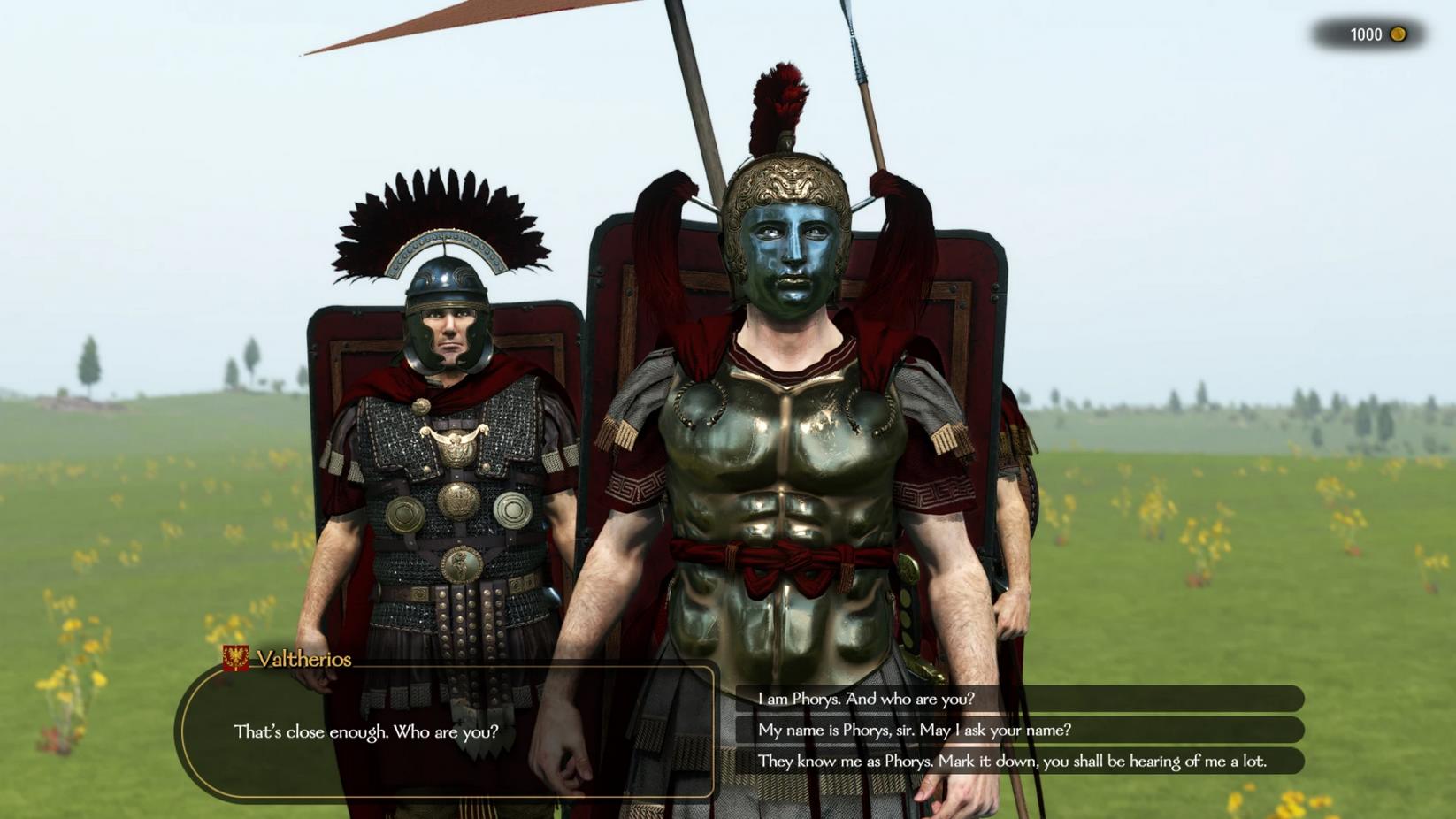Select "My name is Phorys, sir" reply

coord(914,730)
